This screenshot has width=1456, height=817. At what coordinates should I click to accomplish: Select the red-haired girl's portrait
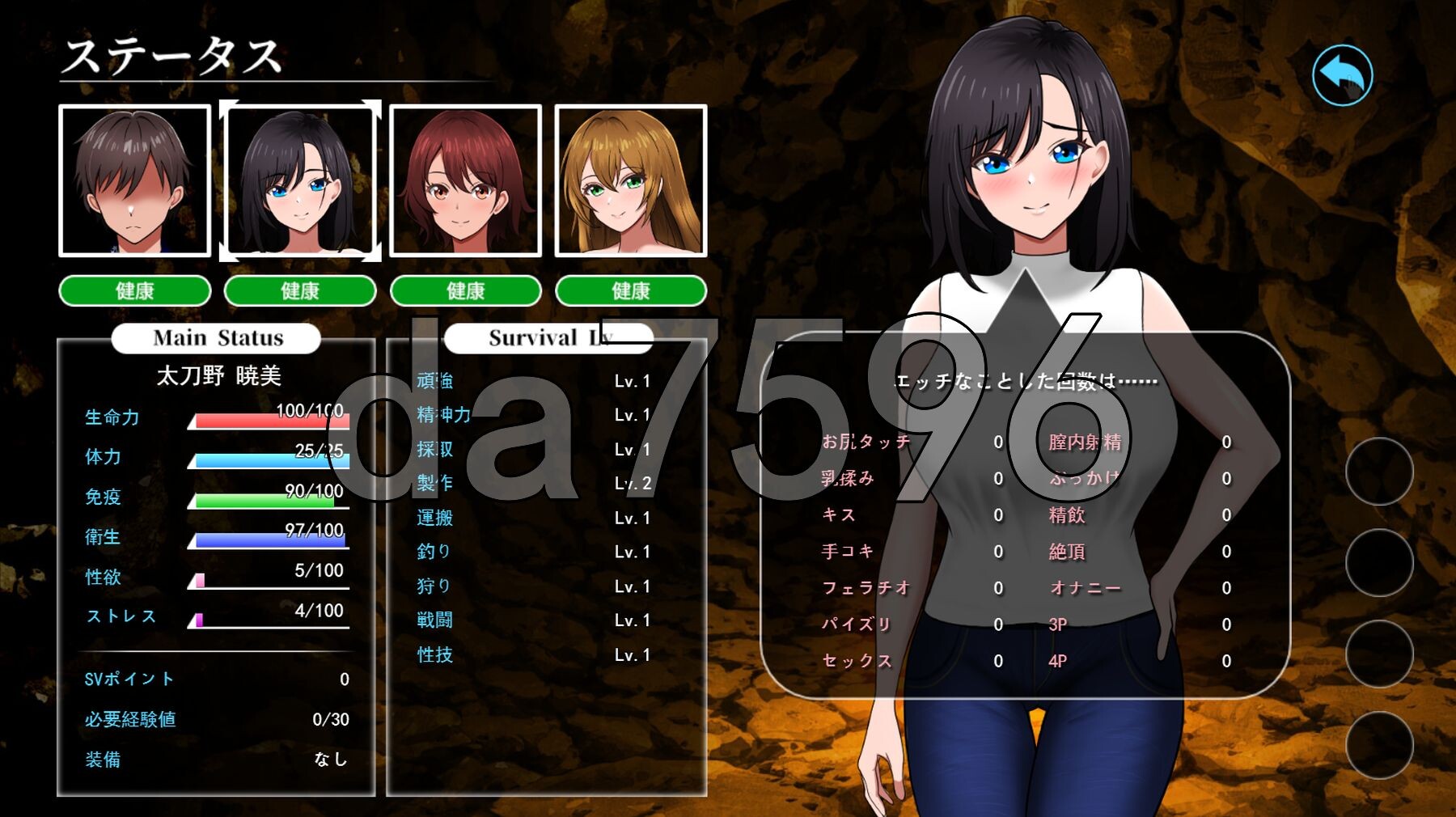pos(464,180)
